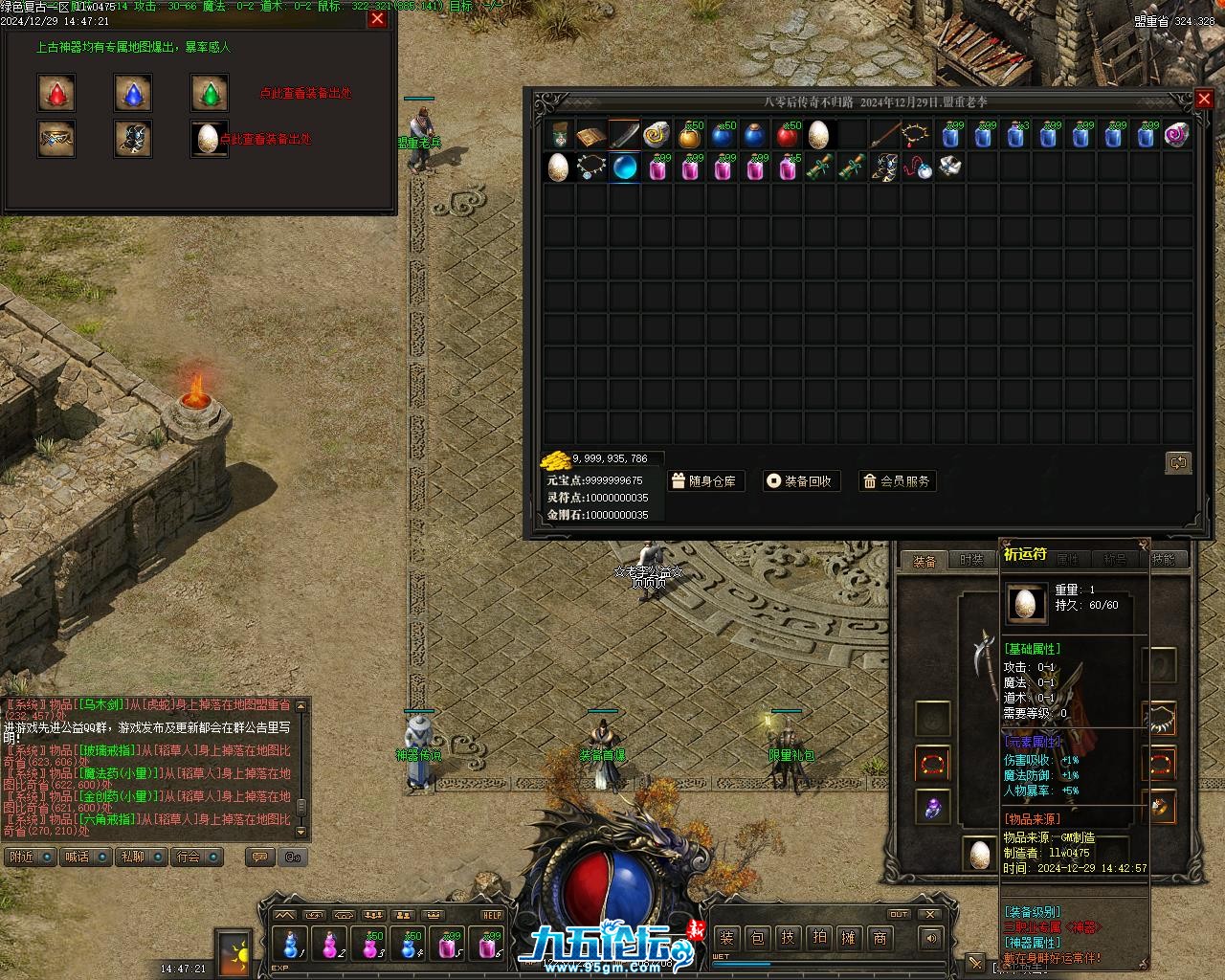The image size is (1225, 980).
Task: Open the 商 shop menu button
Action: click(880, 938)
